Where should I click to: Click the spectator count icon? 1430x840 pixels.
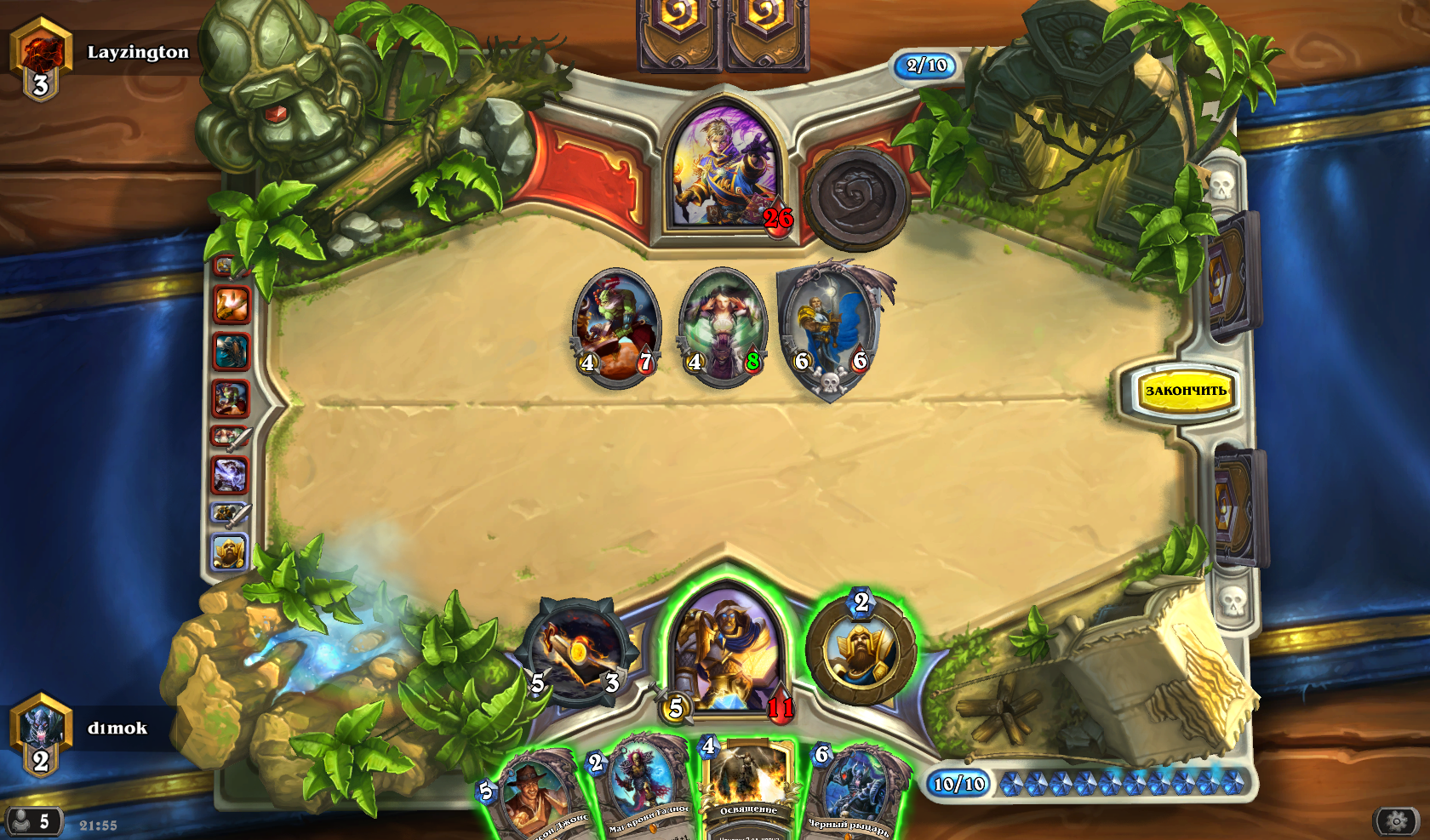32,822
